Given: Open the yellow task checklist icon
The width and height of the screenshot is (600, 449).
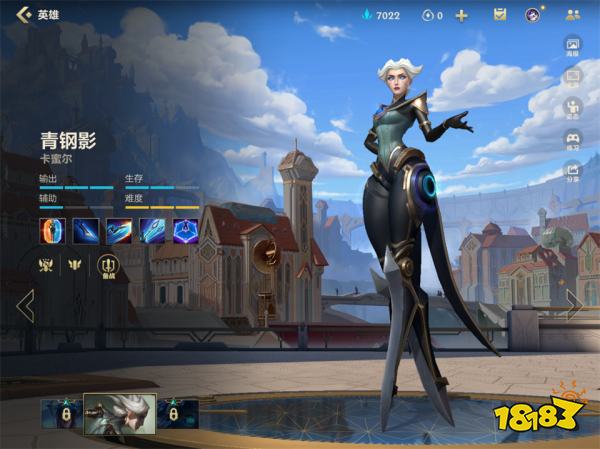Looking at the screenshot, I should [x=500, y=15].
